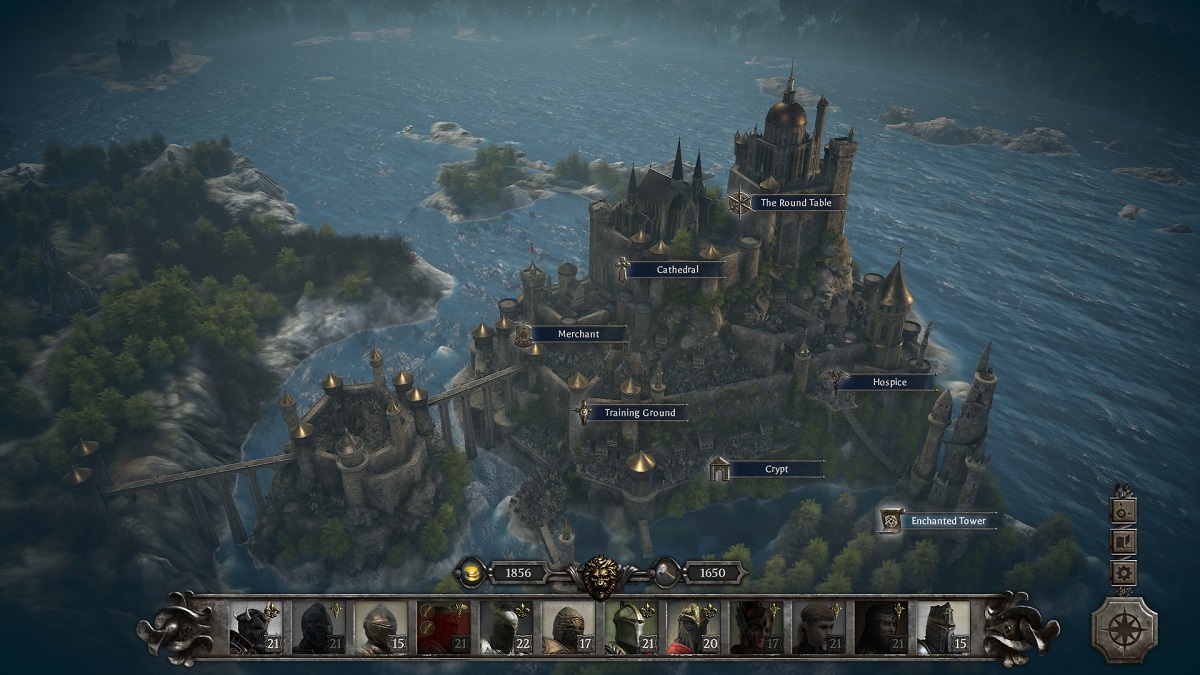Open the gear settings button
This screenshot has height=675, width=1200.
tap(1124, 573)
